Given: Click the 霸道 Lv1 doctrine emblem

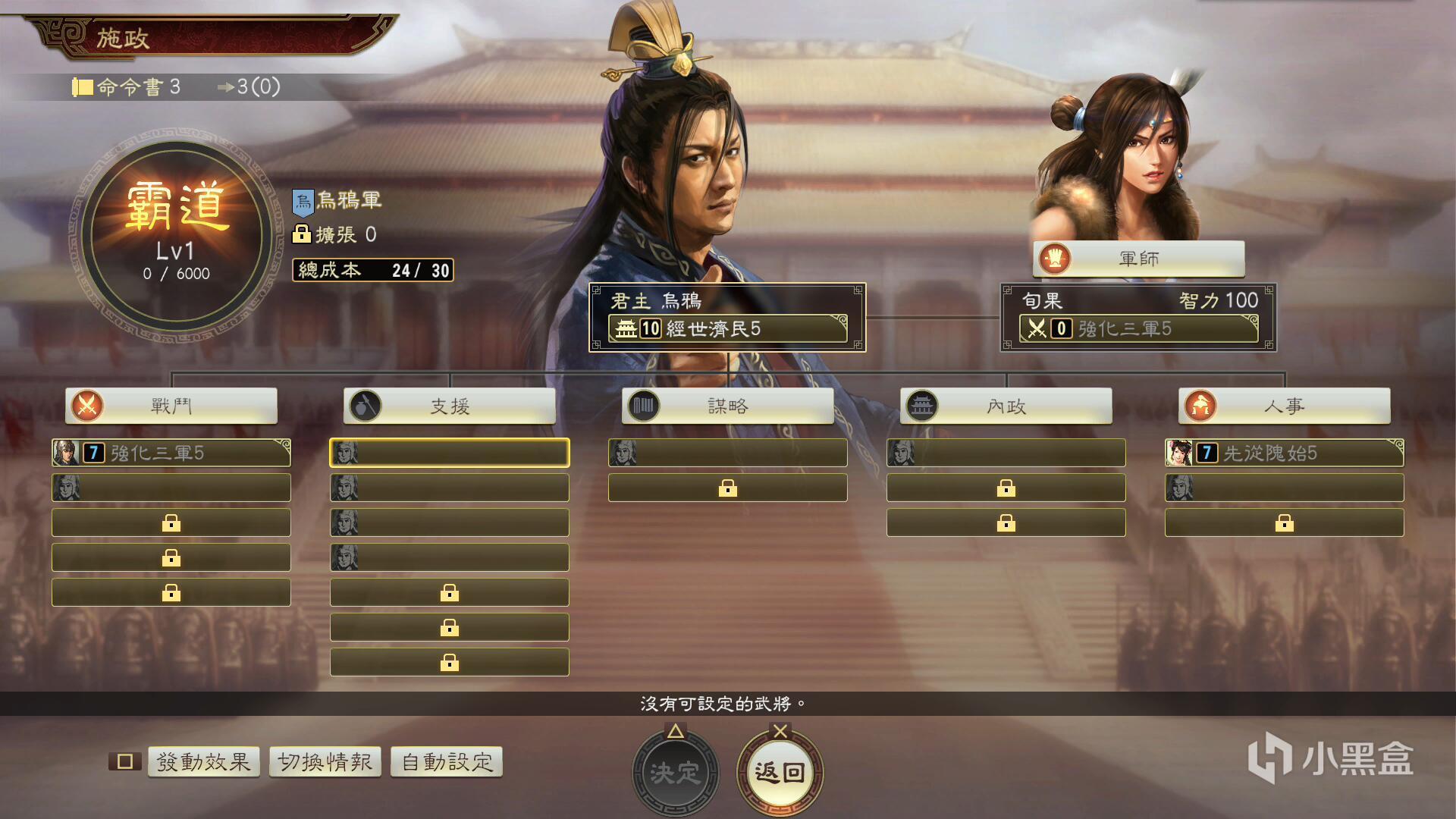Looking at the screenshot, I should 177,234.
